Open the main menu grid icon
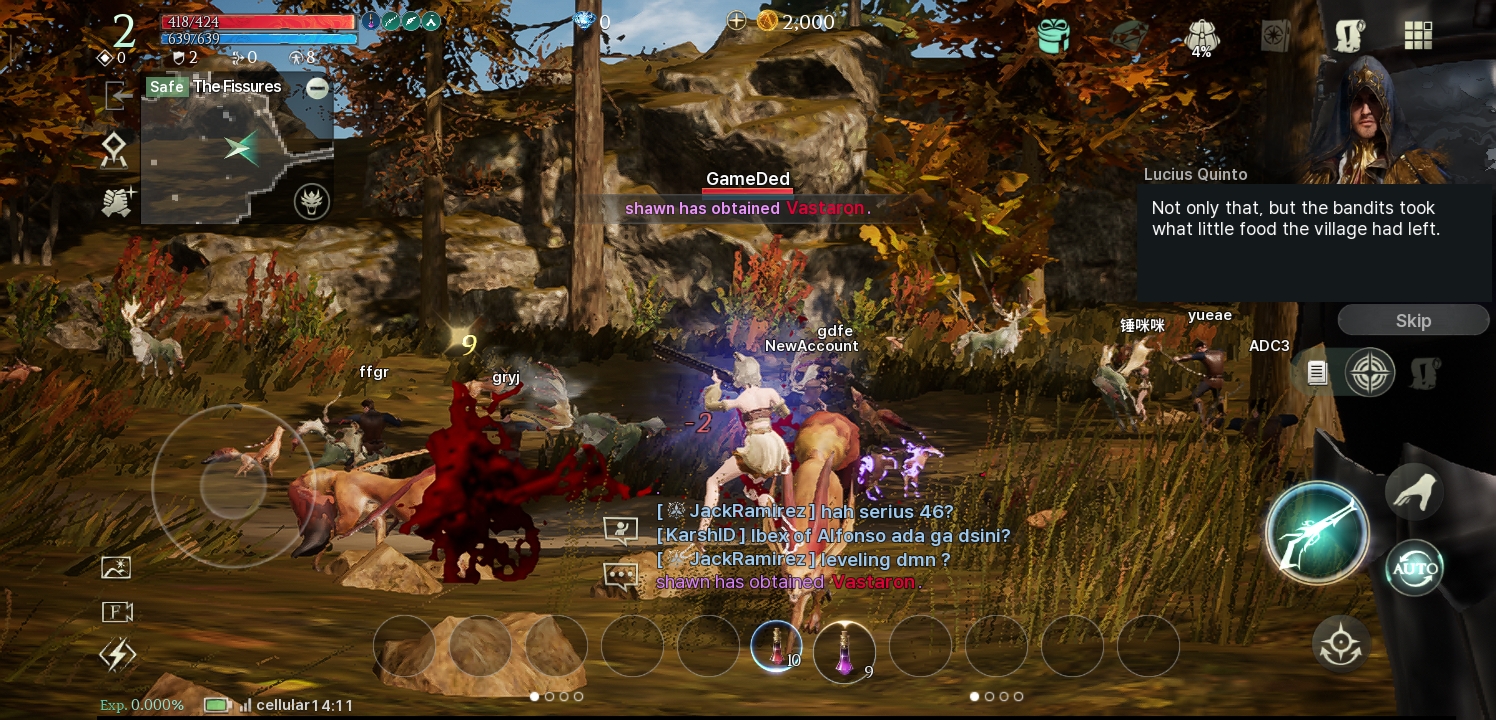Image resolution: width=1496 pixels, height=720 pixels. (x=1418, y=35)
